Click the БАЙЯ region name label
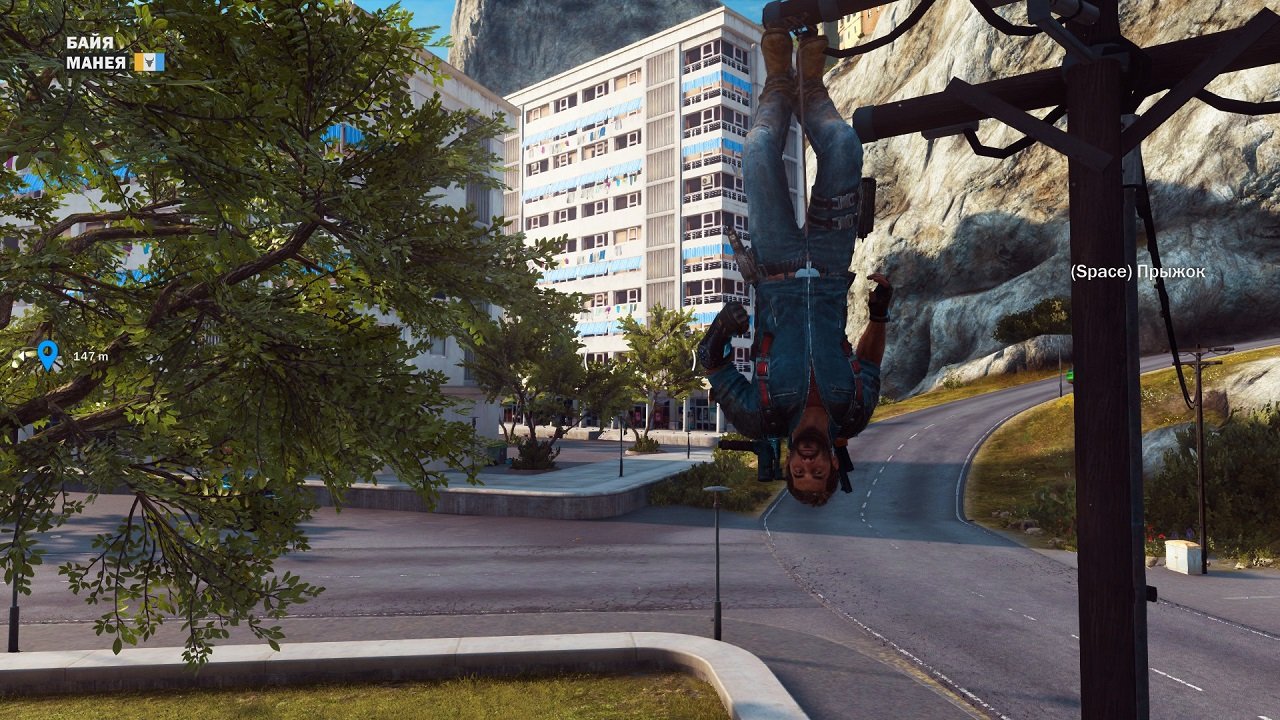Screen dimensions: 1280x720 (89, 42)
